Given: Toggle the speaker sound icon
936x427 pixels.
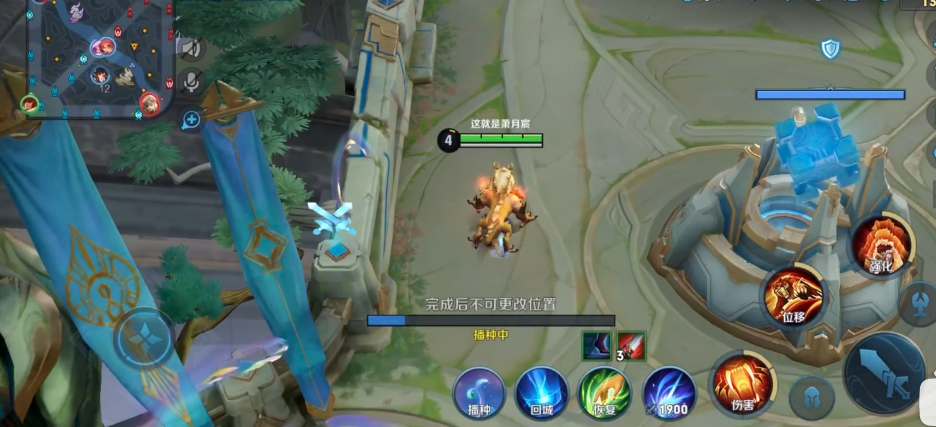Looking at the screenshot, I should (190, 47).
